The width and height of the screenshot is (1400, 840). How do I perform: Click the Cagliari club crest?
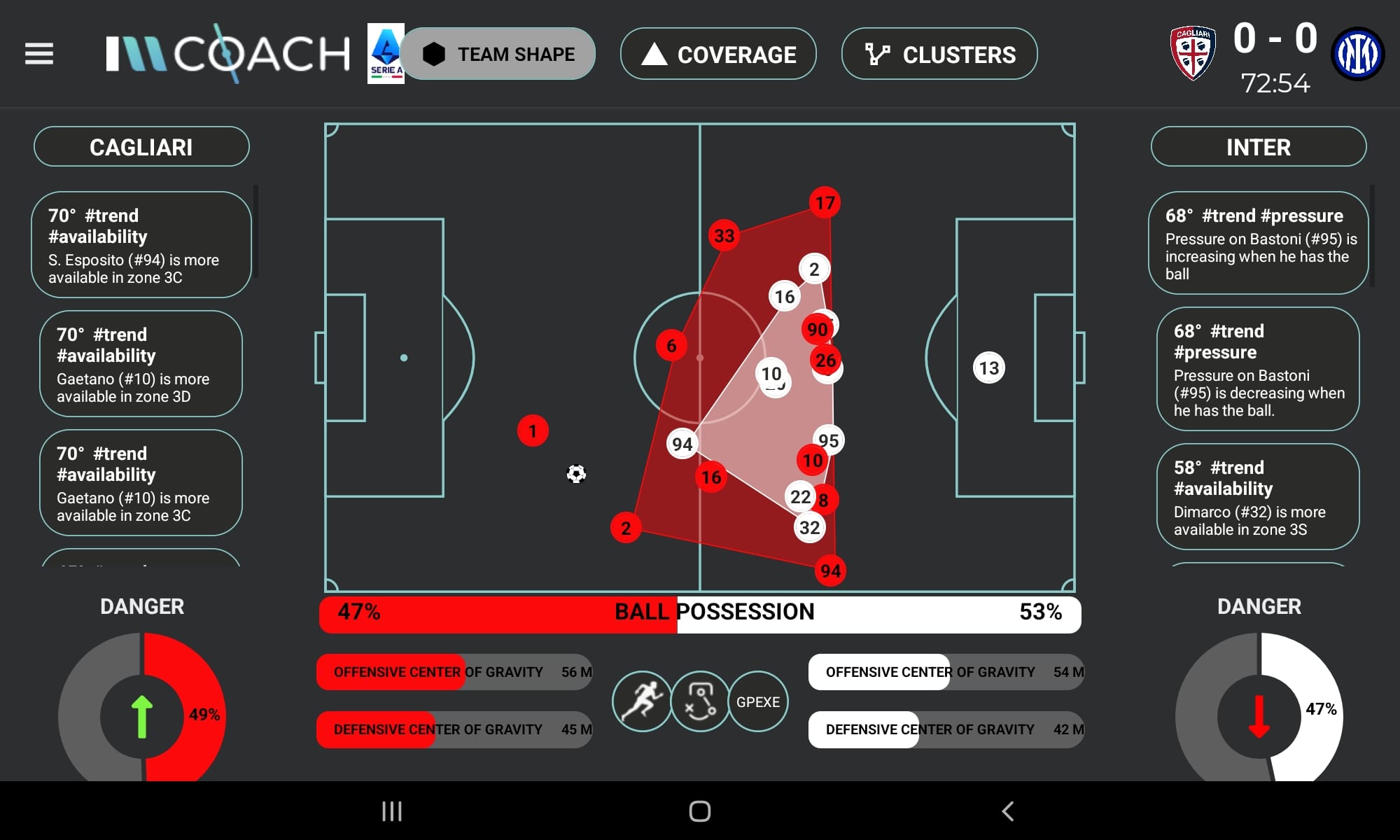click(1194, 53)
